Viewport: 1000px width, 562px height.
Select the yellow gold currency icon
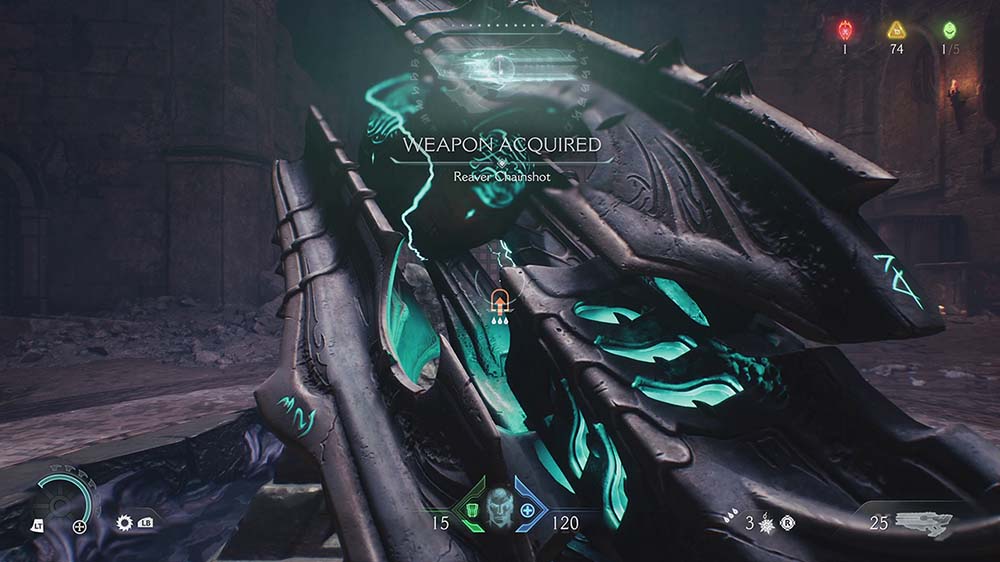pyautogui.click(x=896, y=30)
